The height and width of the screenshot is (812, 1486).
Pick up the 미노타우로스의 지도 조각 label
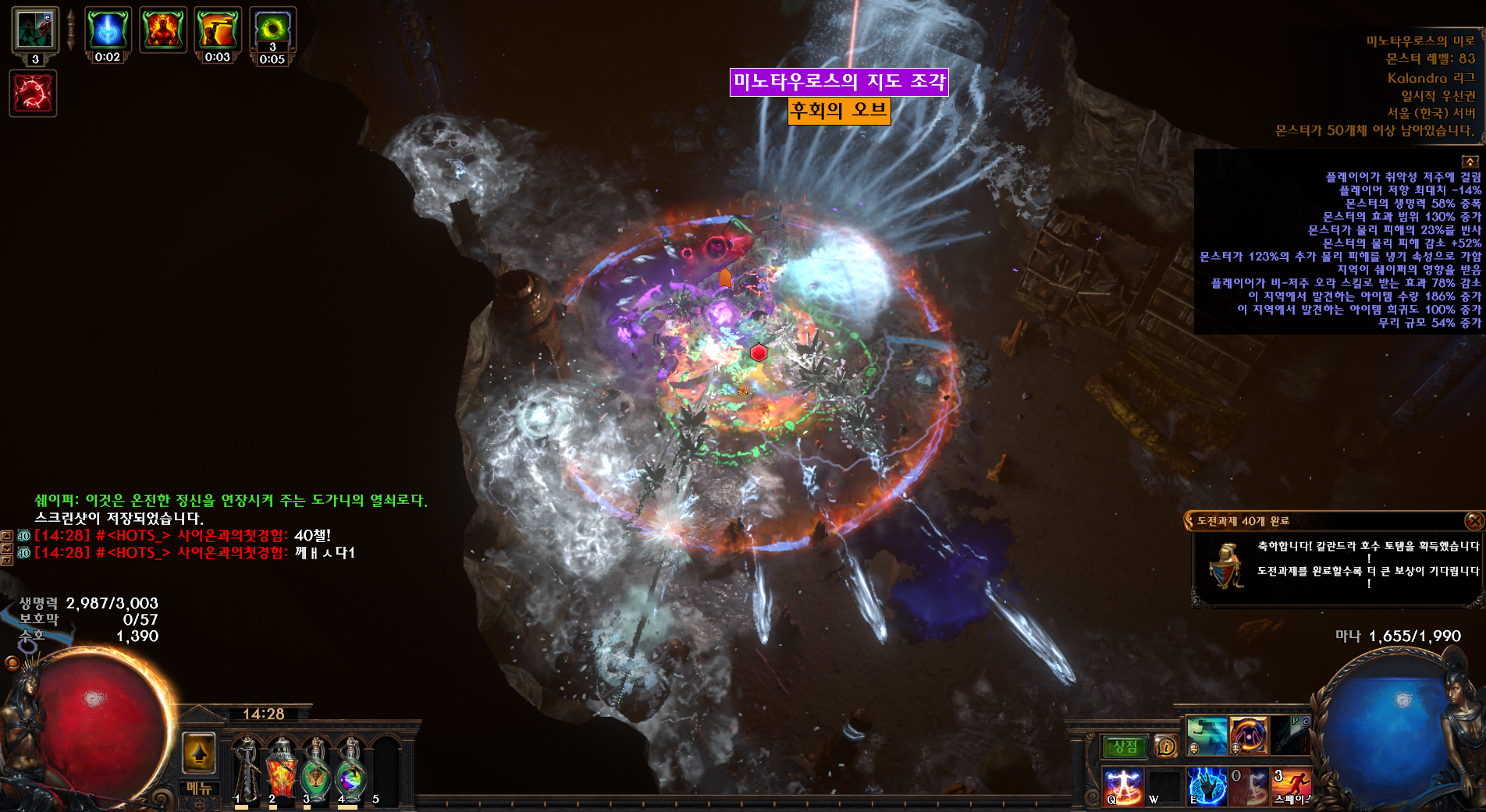pyautogui.click(x=839, y=82)
